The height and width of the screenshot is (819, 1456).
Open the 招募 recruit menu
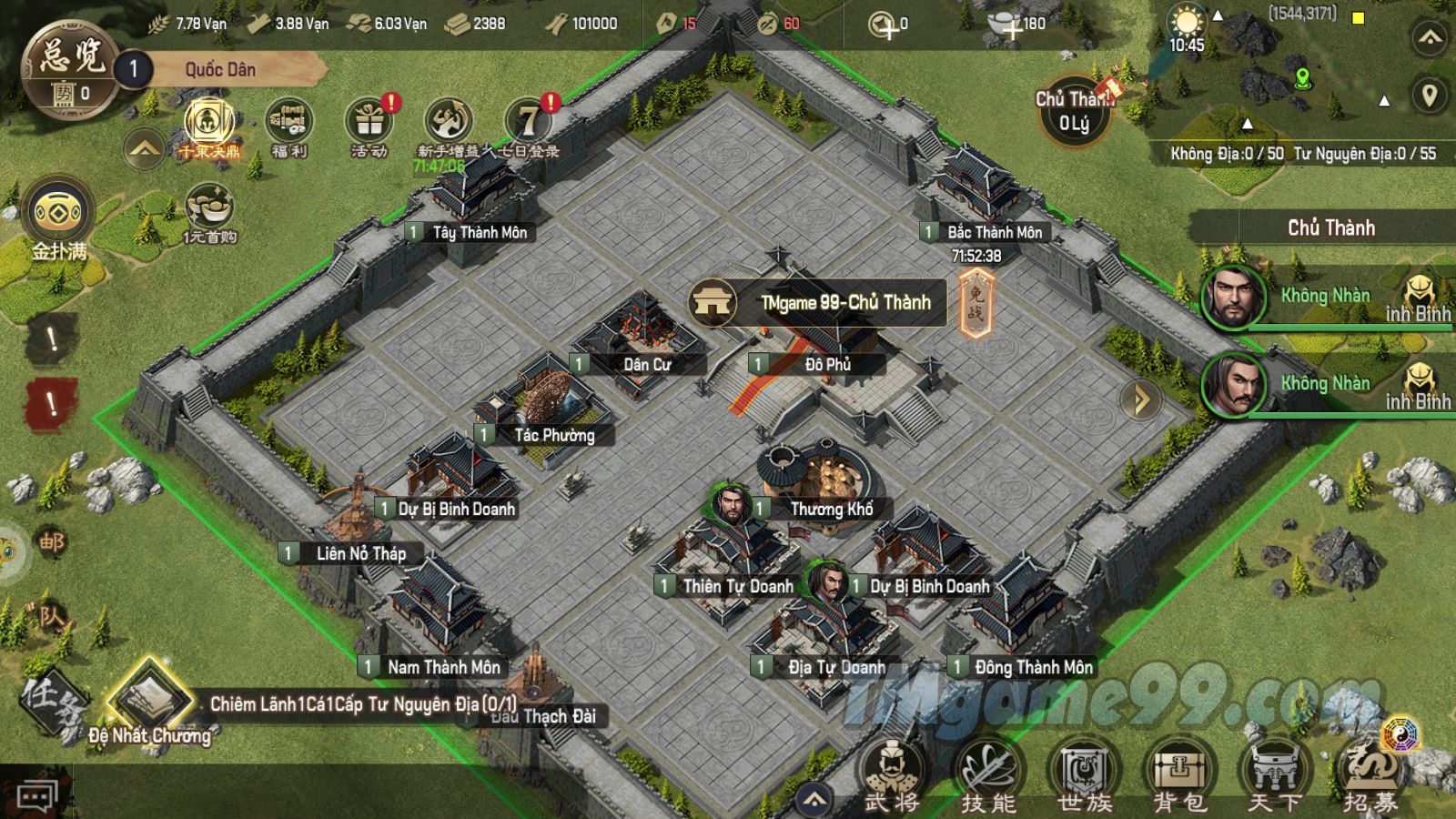pos(1370,775)
